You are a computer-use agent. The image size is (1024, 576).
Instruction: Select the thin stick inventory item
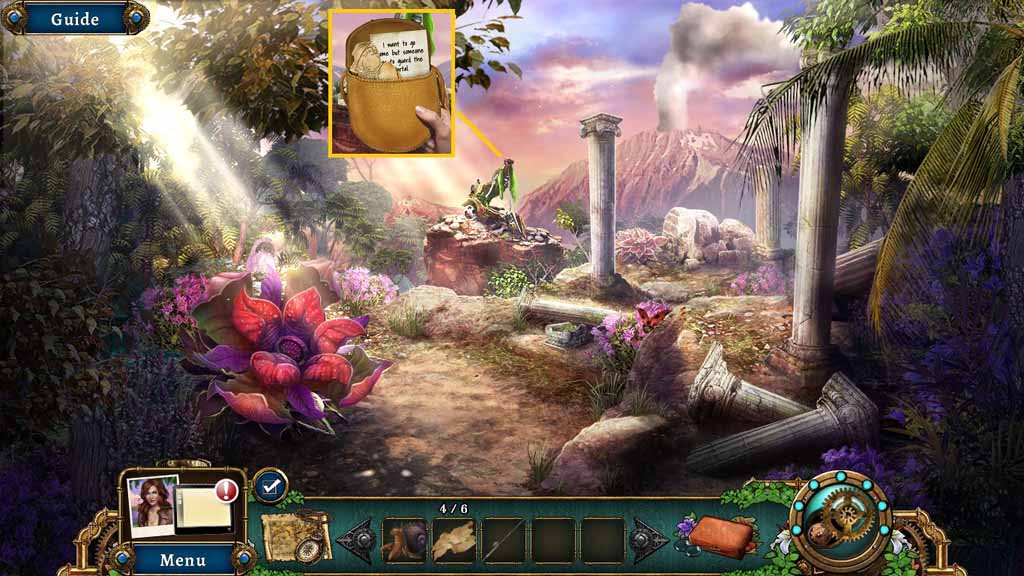504,540
